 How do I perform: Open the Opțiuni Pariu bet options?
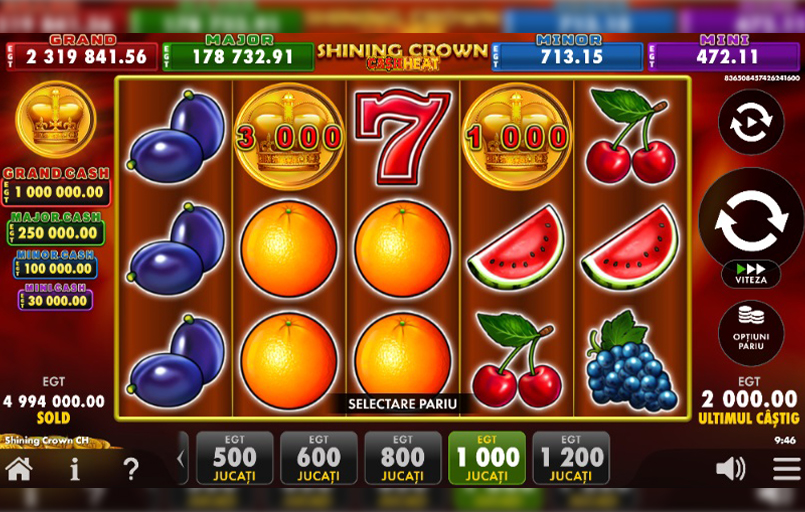pos(751,333)
